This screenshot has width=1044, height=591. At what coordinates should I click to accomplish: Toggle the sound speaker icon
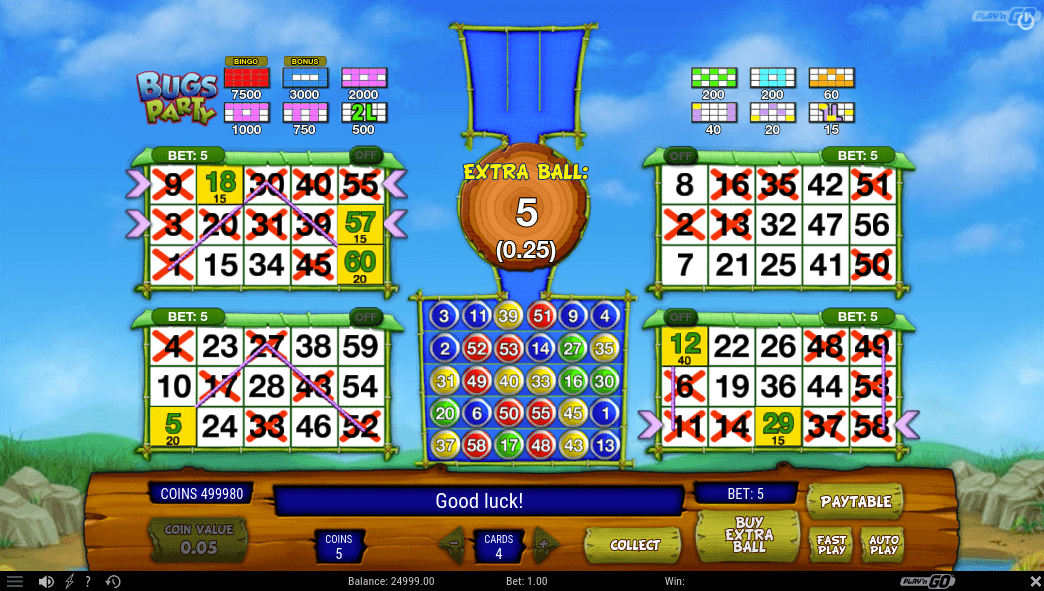[45, 581]
